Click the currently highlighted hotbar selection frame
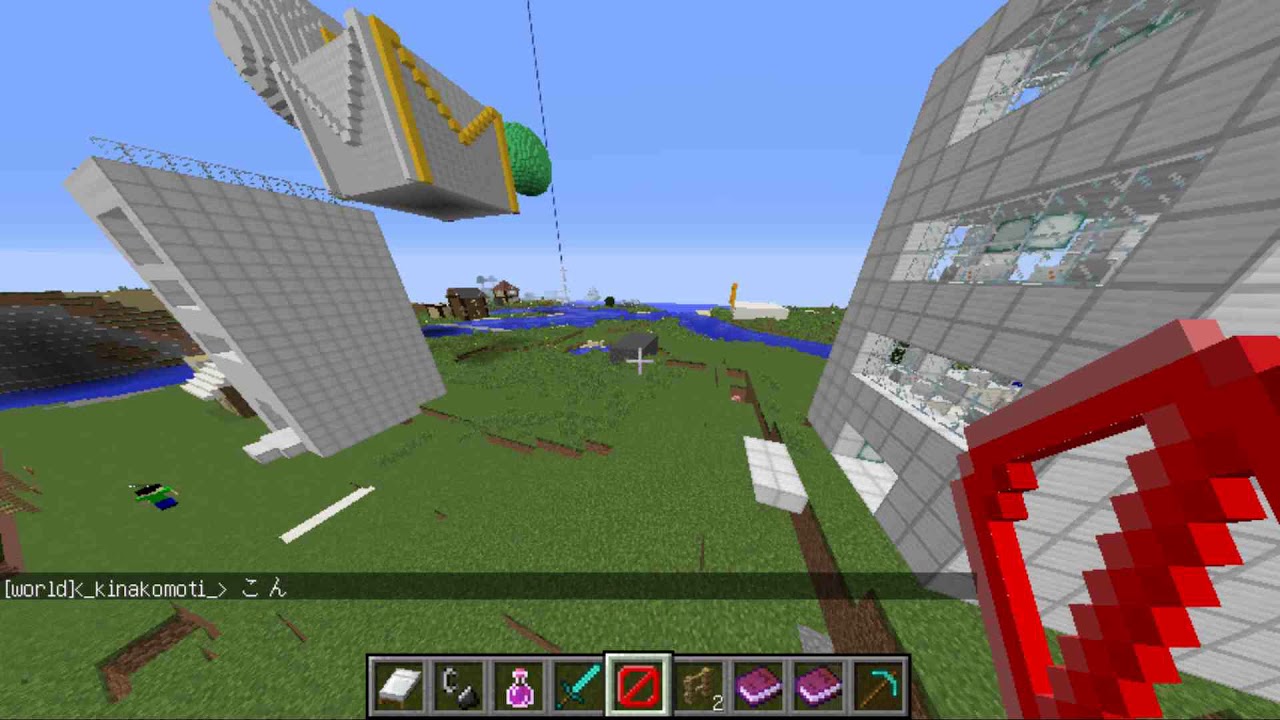Viewport: 1280px width, 720px height. [639, 683]
